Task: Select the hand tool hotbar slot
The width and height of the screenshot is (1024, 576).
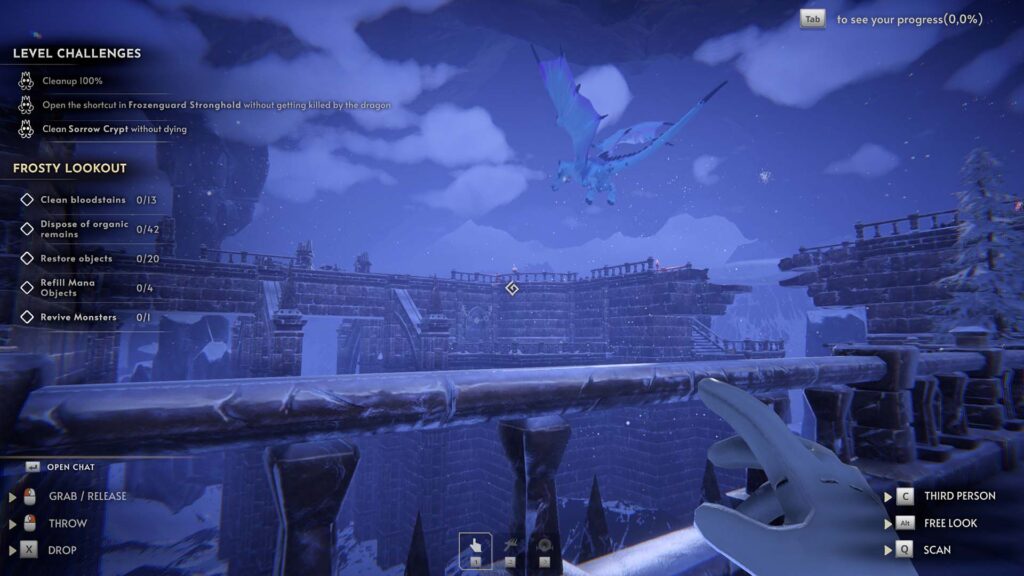Action: pyautogui.click(x=475, y=549)
